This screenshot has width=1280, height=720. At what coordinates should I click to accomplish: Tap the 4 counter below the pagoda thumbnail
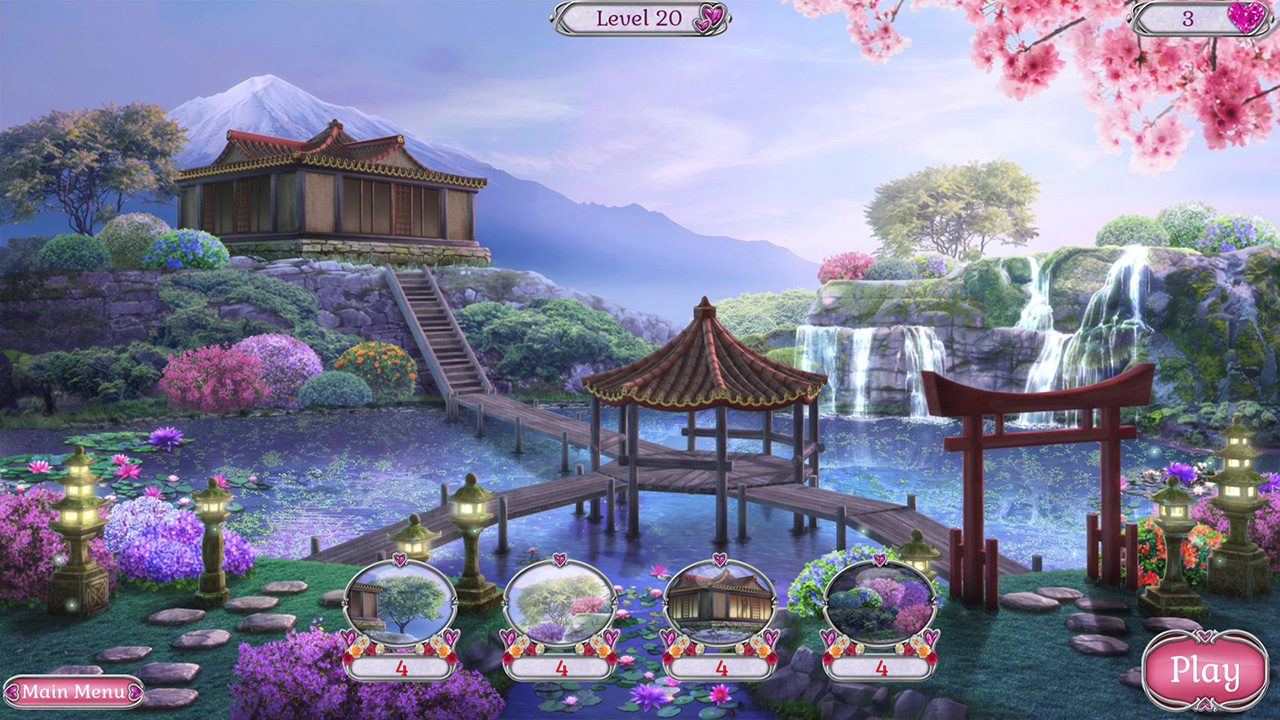tap(722, 669)
